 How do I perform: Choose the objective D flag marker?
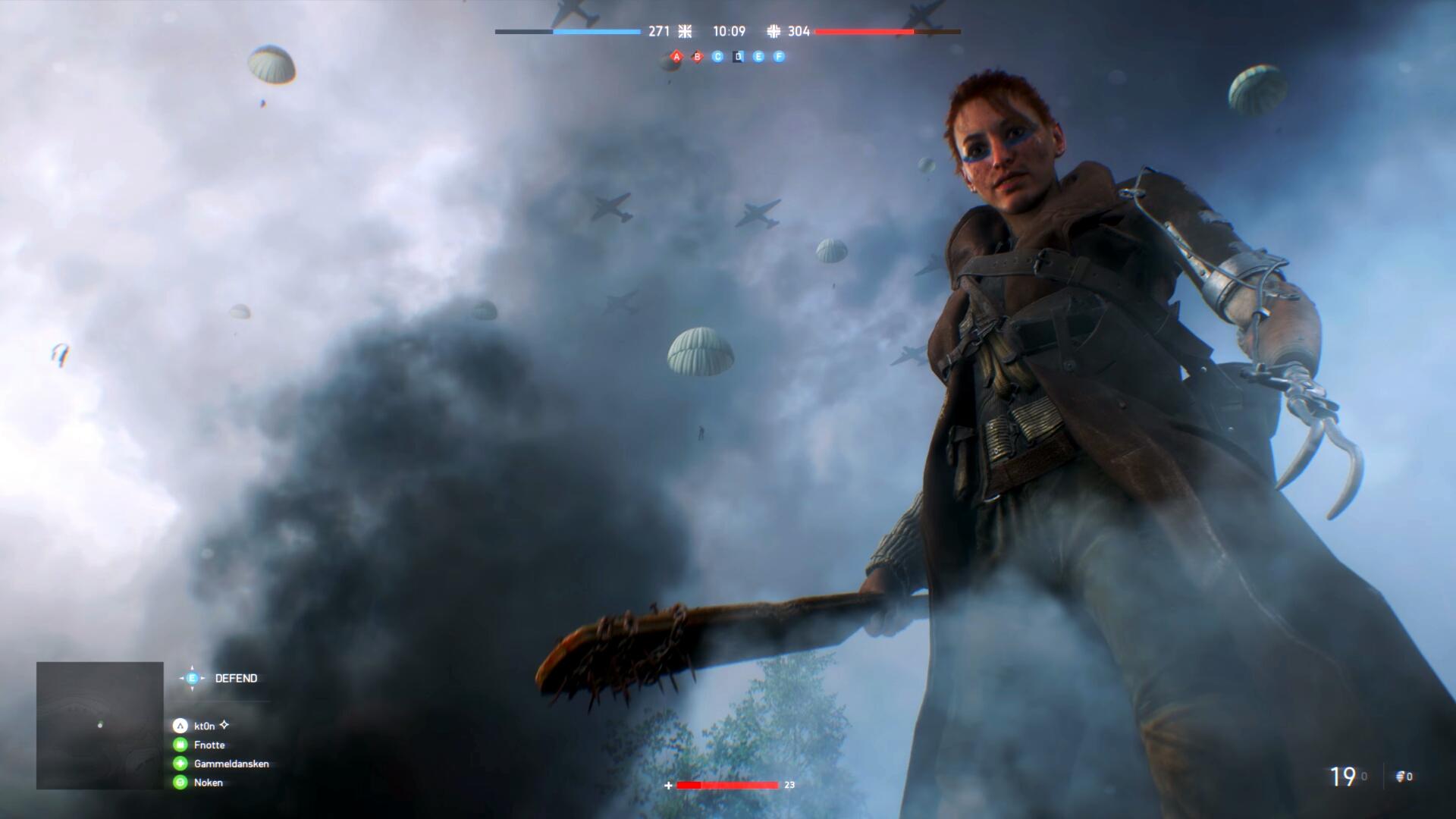738,57
